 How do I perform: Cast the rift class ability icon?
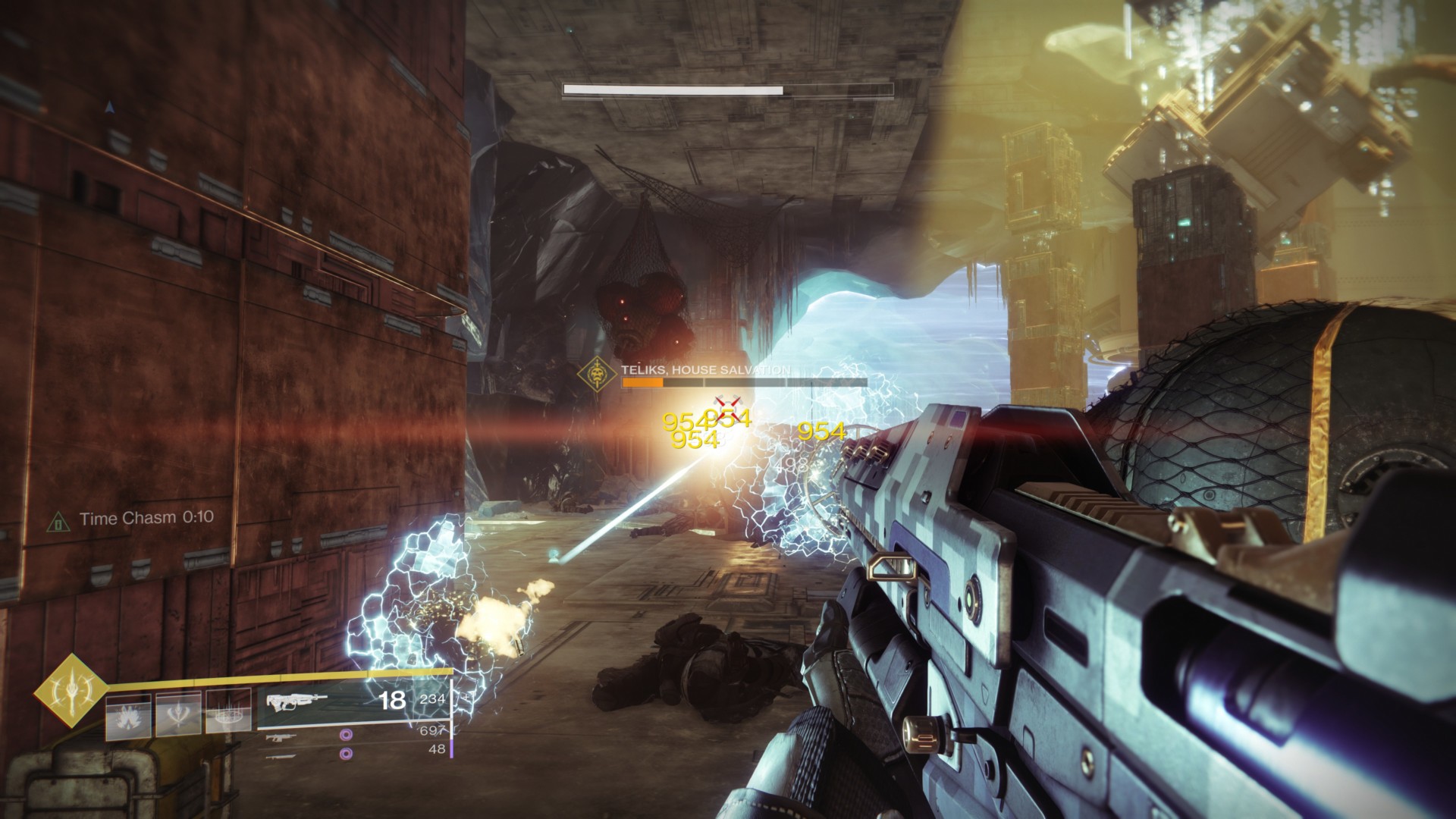pos(228,714)
